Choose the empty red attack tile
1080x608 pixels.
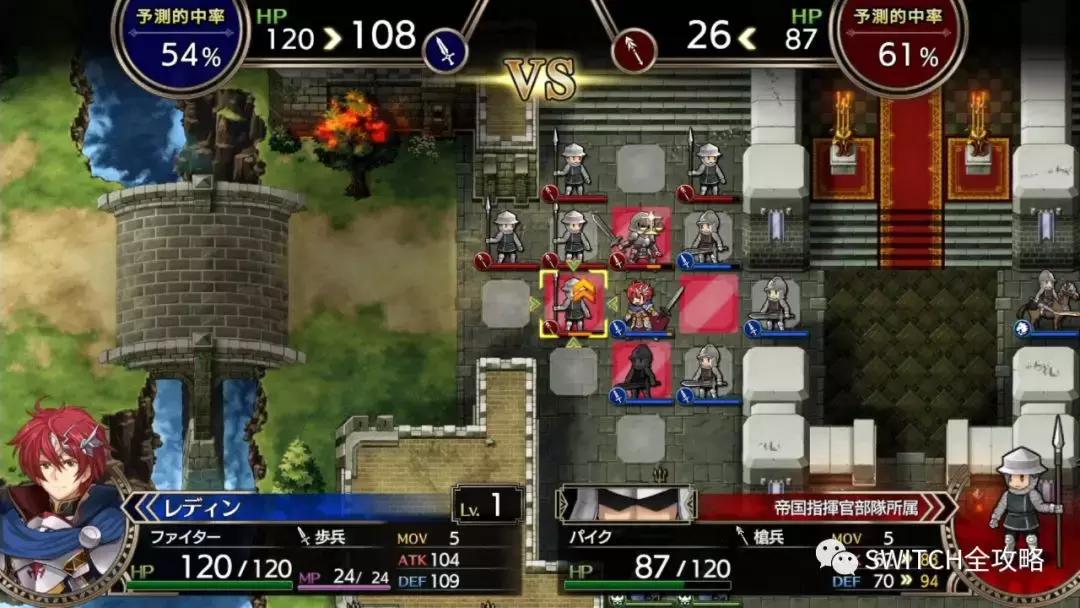[x=708, y=303]
